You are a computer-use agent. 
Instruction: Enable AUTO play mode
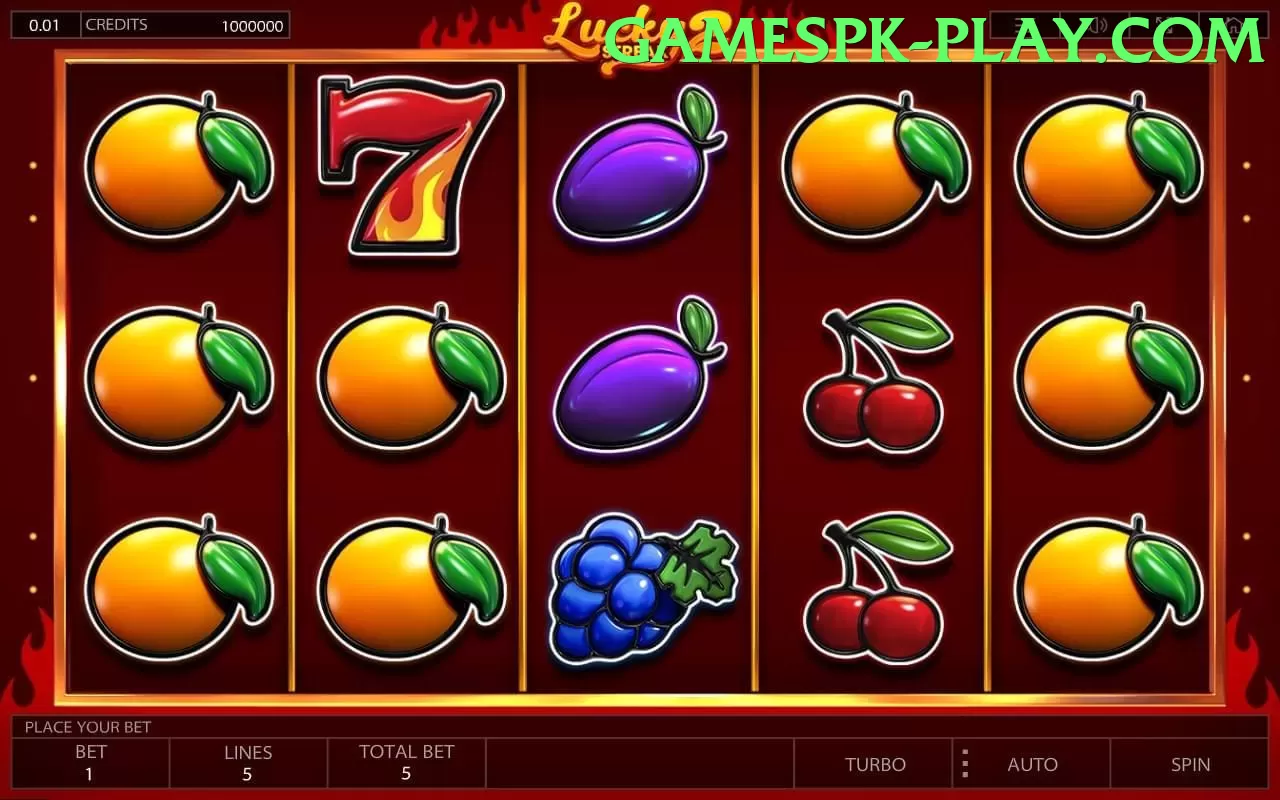coord(1033,764)
